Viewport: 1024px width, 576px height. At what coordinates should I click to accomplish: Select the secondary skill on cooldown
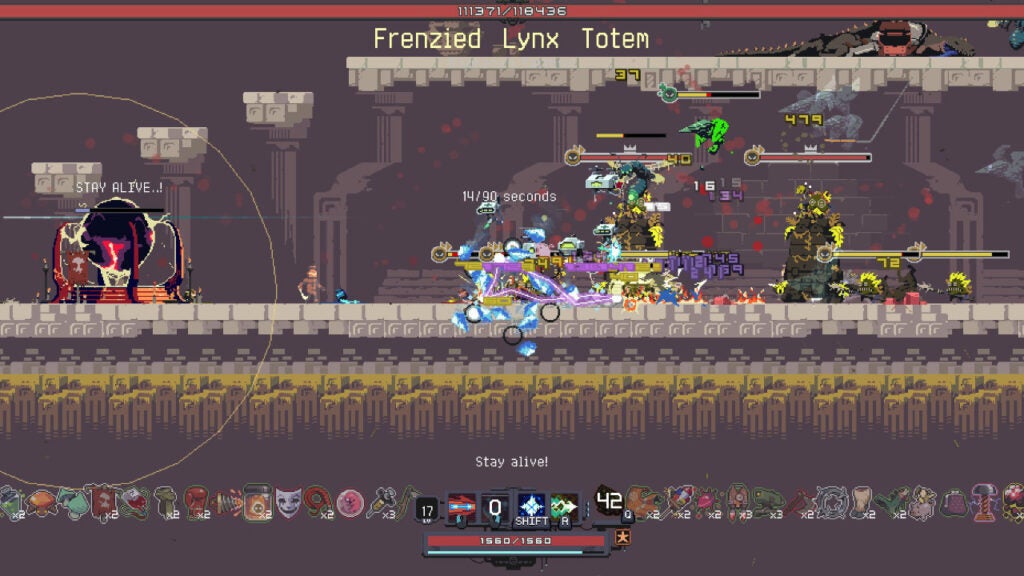tap(496, 506)
